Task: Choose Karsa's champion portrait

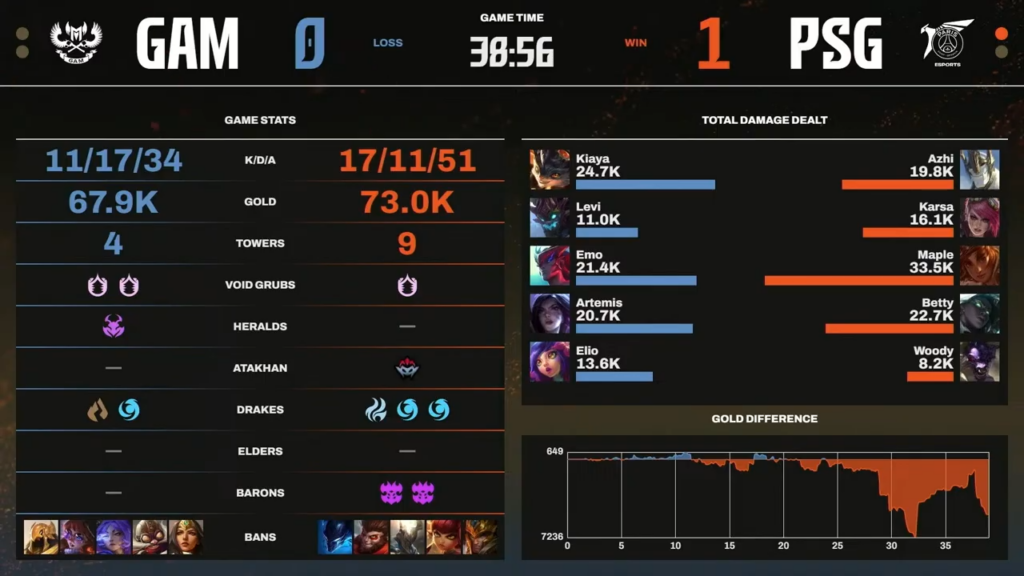Action: pyautogui.click(x=979, y=217)
